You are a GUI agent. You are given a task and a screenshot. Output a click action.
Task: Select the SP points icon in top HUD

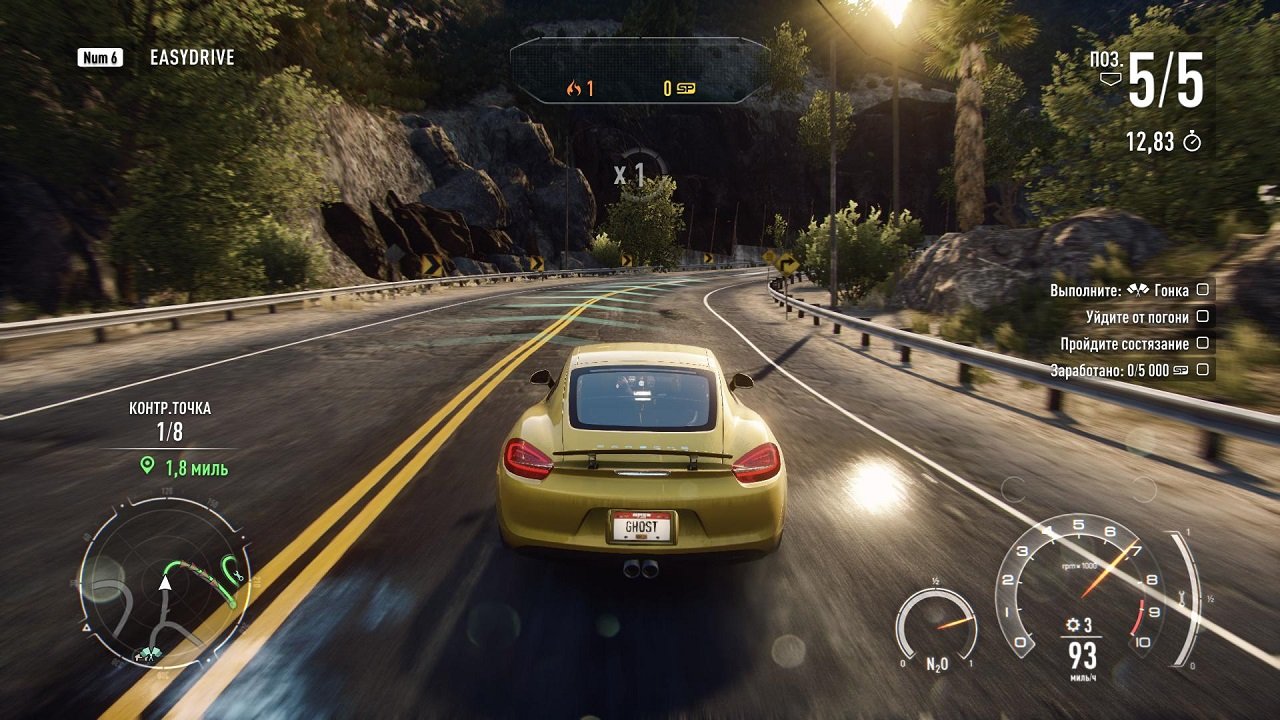coord(686,87)
